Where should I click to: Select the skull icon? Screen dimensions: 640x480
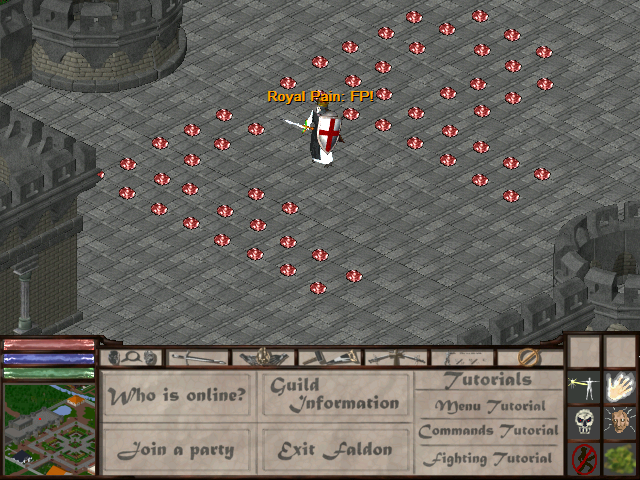tap(584, 422)
